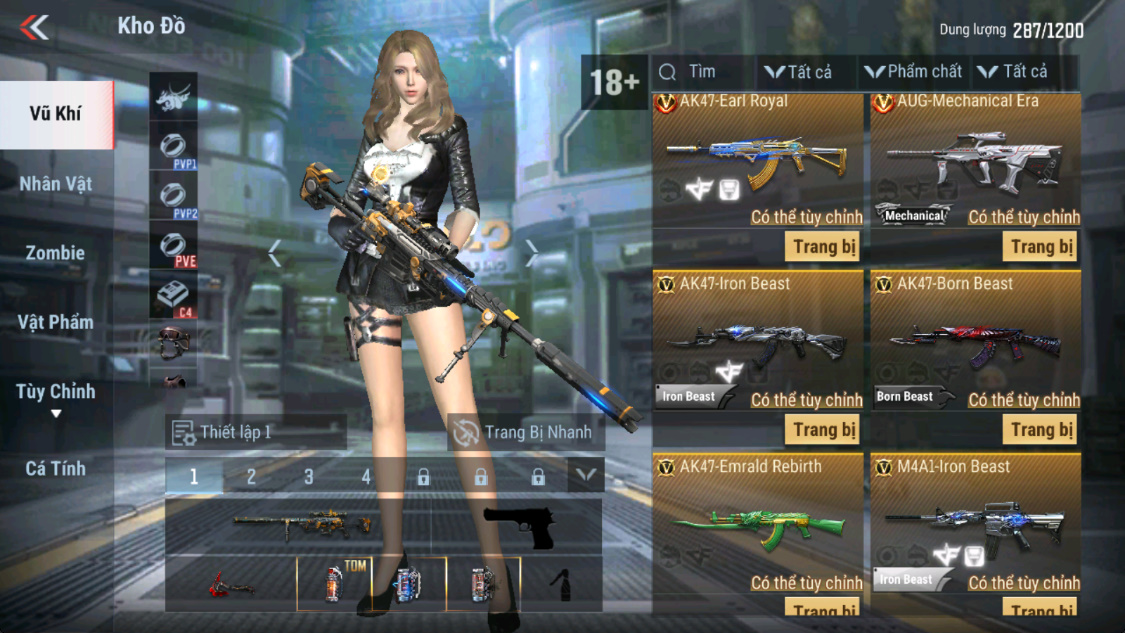
Task: Select the M4A1-Iron Beast weapon card
Action: (975, 524)
